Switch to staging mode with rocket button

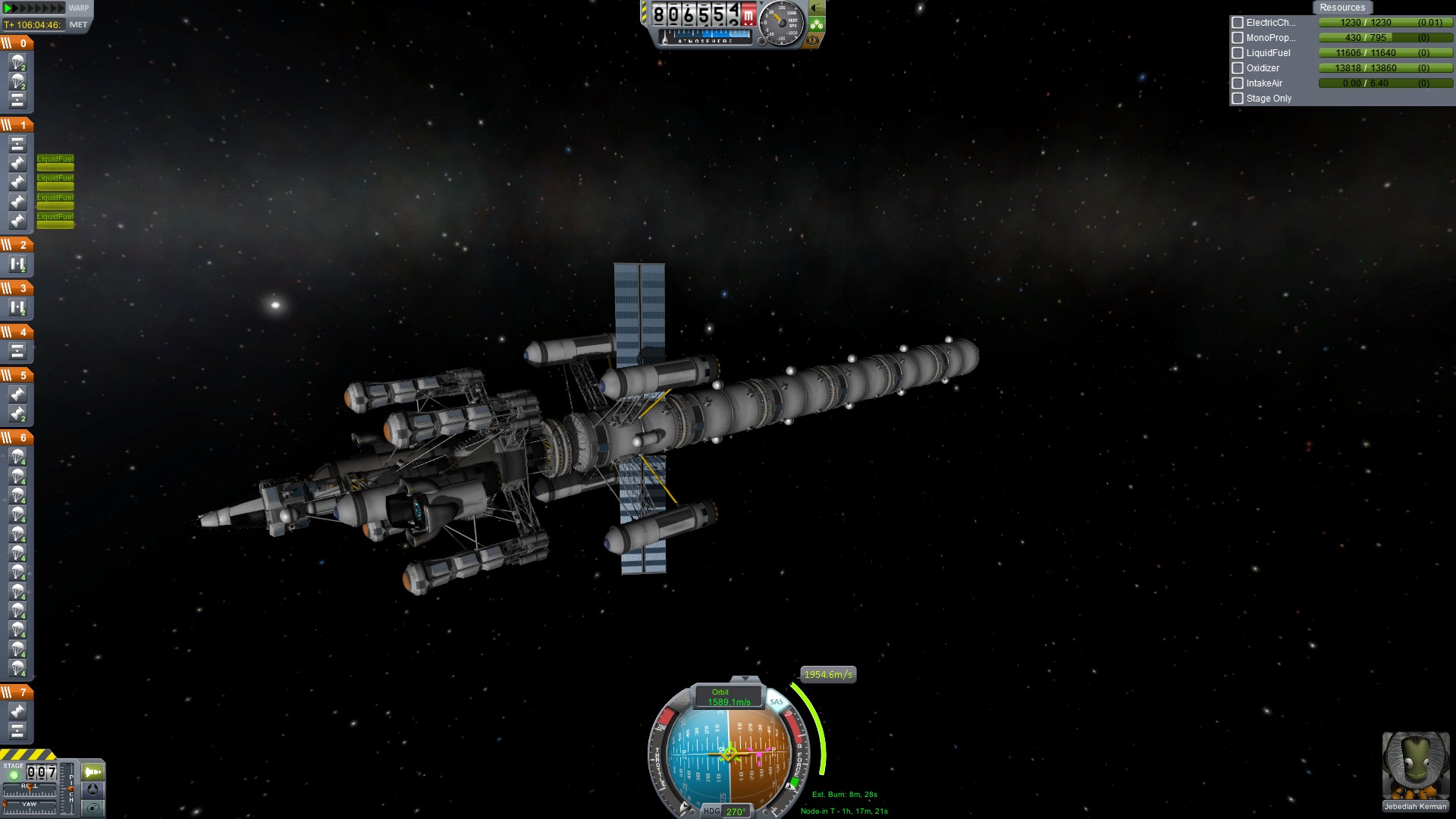93,772
